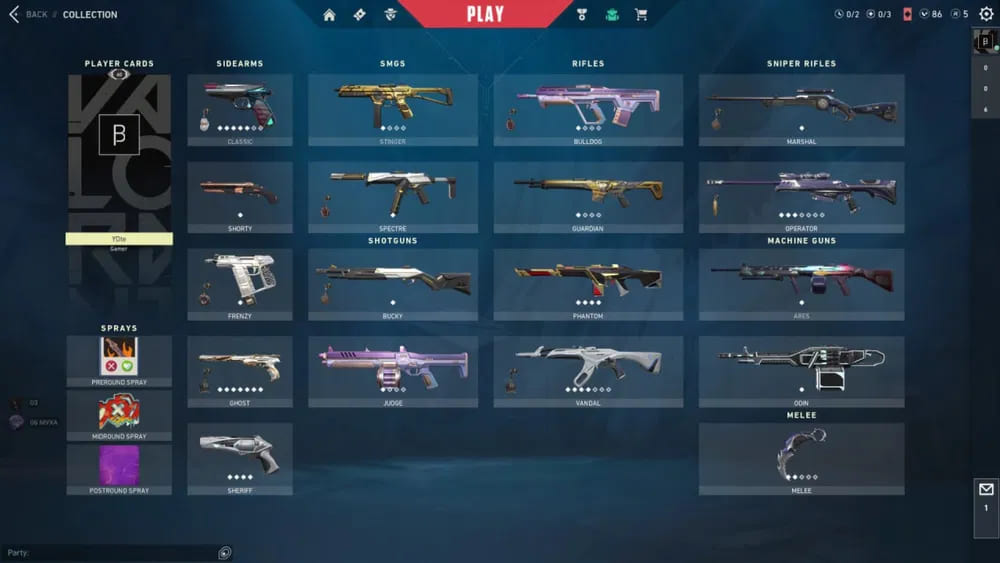The image size is (1000, 563).
Task: Change the preround spray
Action: pos(119,360)
